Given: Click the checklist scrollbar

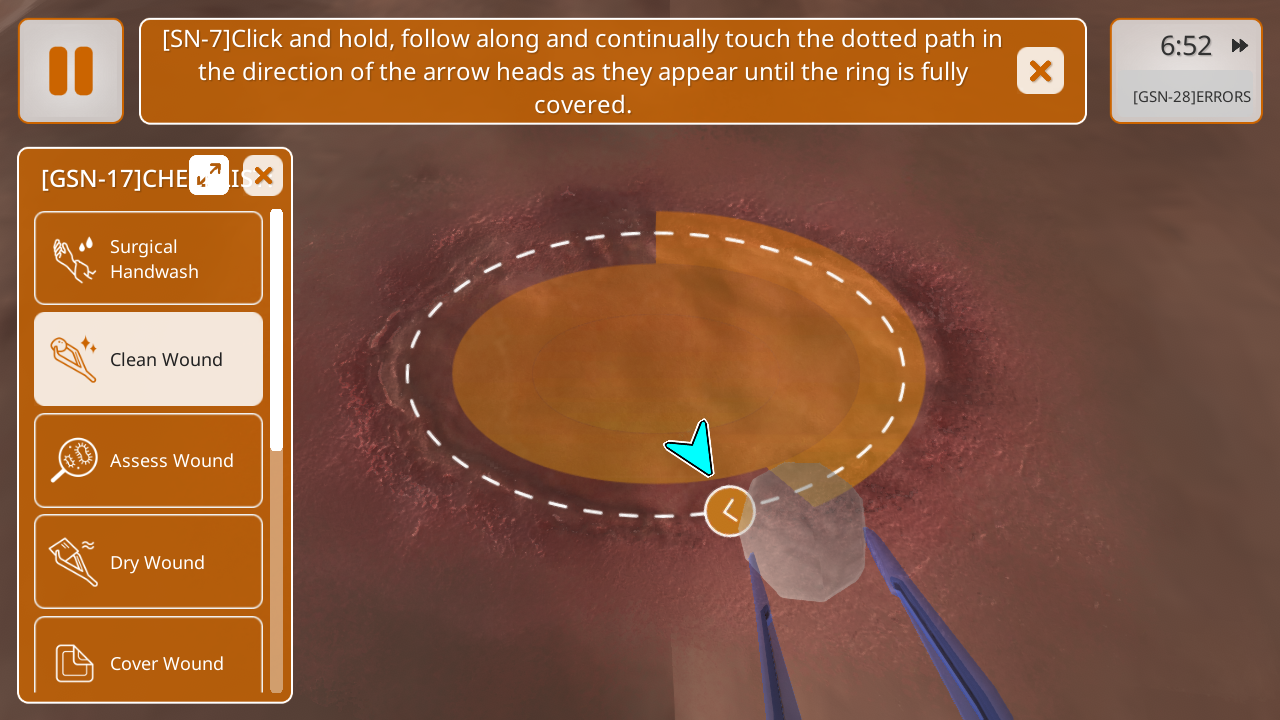Looking at the screenshot, I should click(277, 330).
